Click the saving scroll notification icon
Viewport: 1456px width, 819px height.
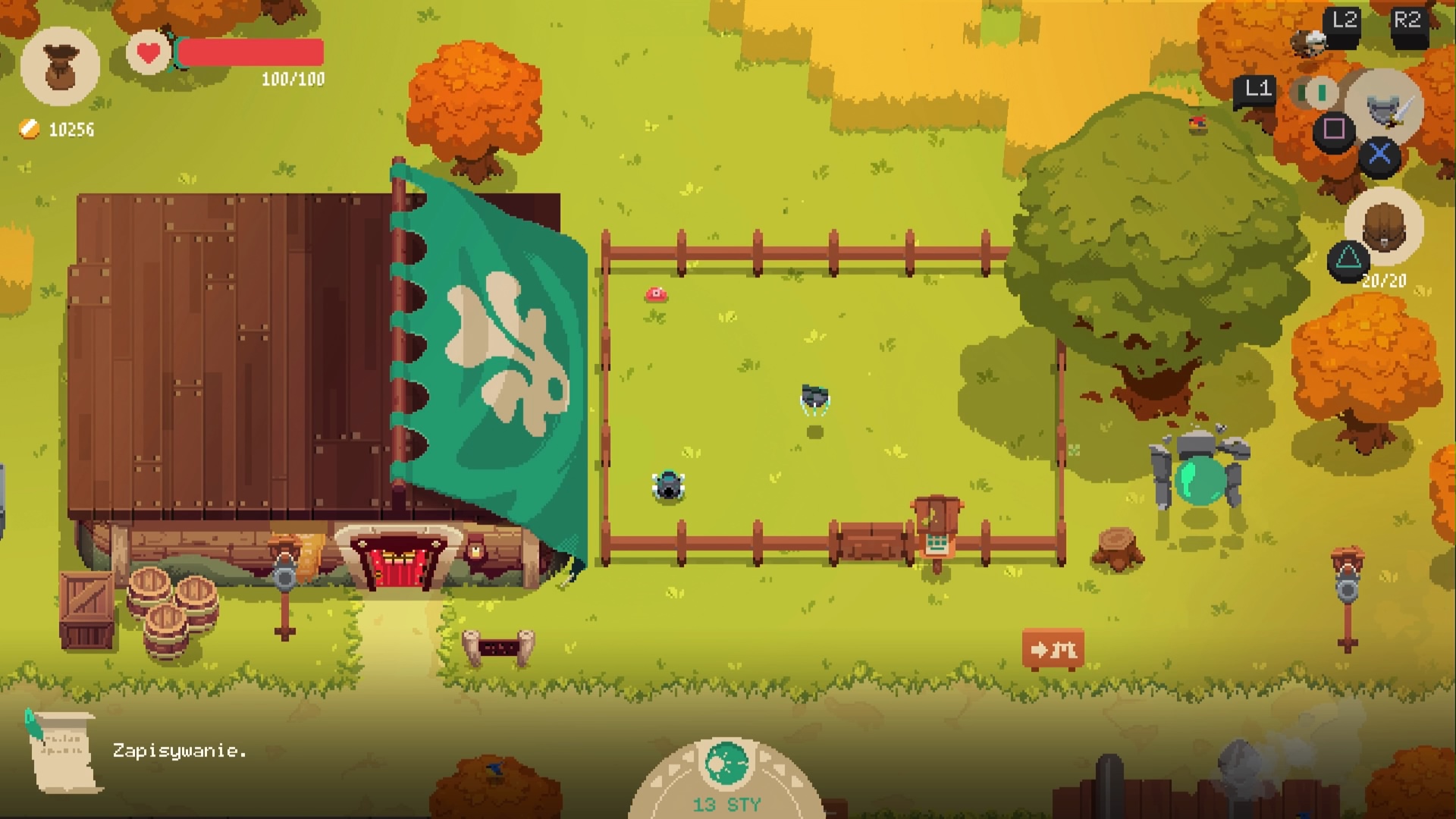64,751
